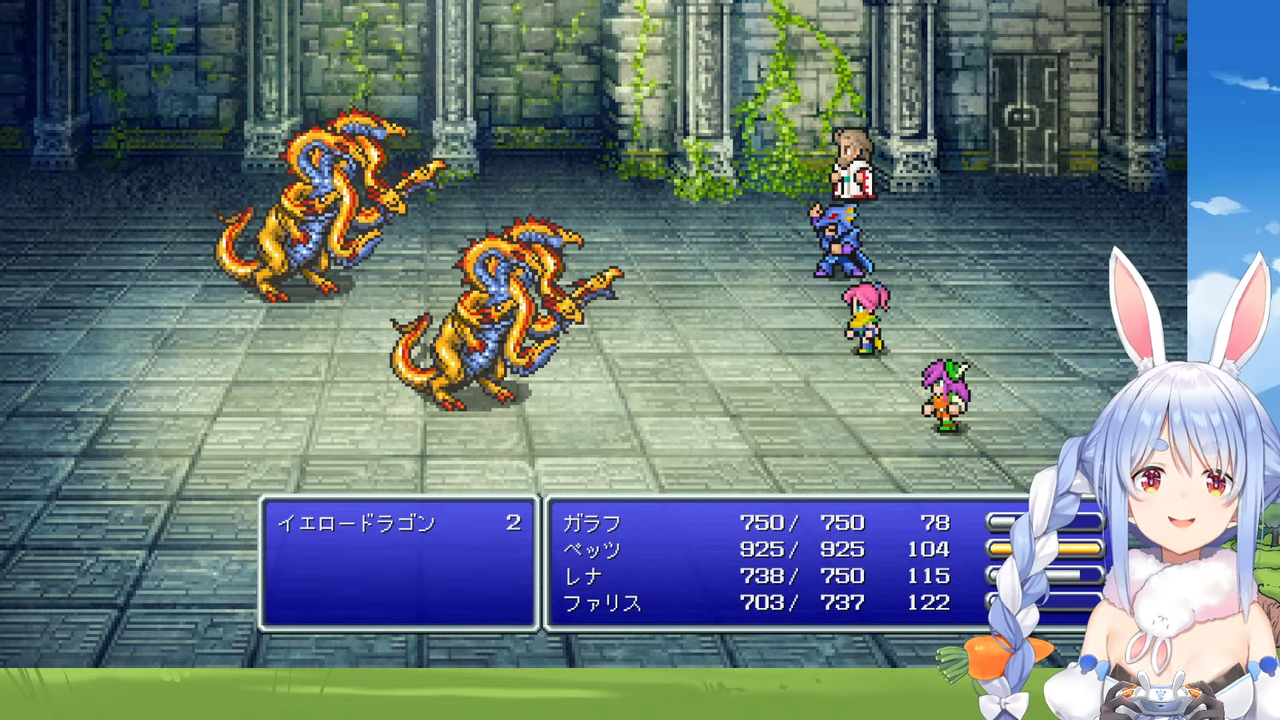Viewport: 1280px width, 720px height.
Task: Click Galuf's blue-armored character sprite
Action: pos(840,240)
